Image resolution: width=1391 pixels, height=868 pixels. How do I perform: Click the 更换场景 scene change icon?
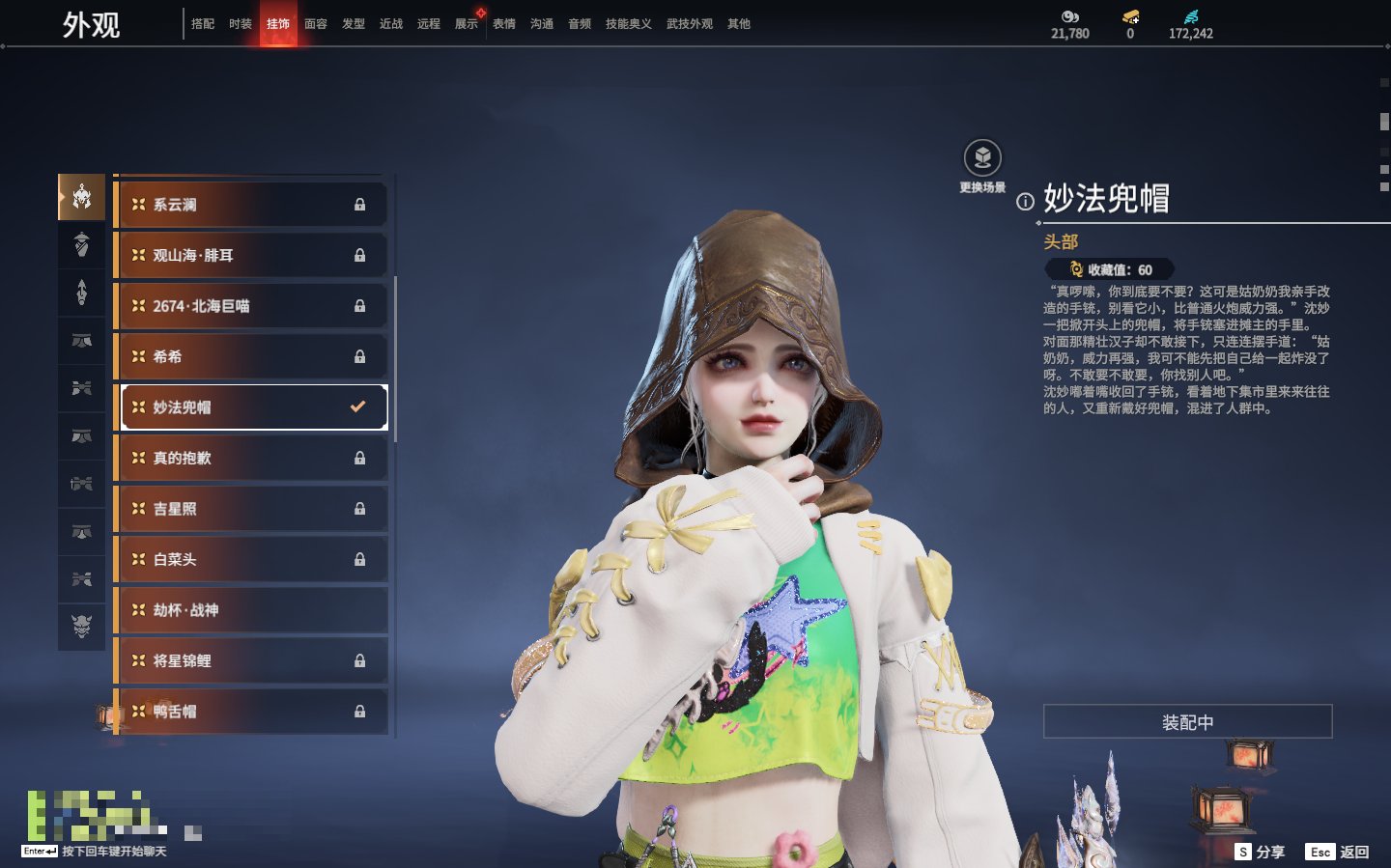click(x=982, y=158)
